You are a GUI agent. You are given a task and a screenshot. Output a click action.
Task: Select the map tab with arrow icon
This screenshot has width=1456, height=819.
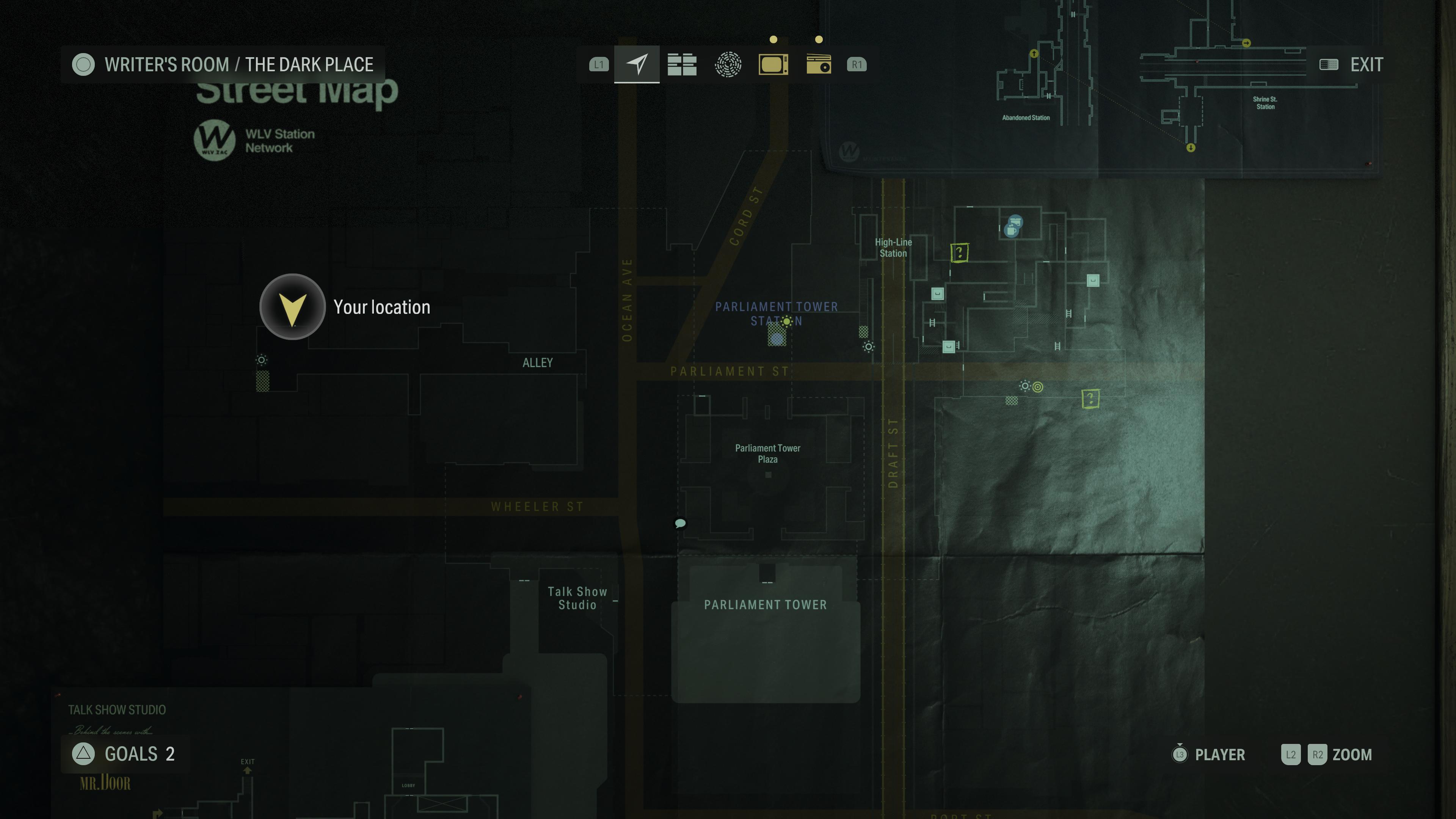click(x=637, y=64)
